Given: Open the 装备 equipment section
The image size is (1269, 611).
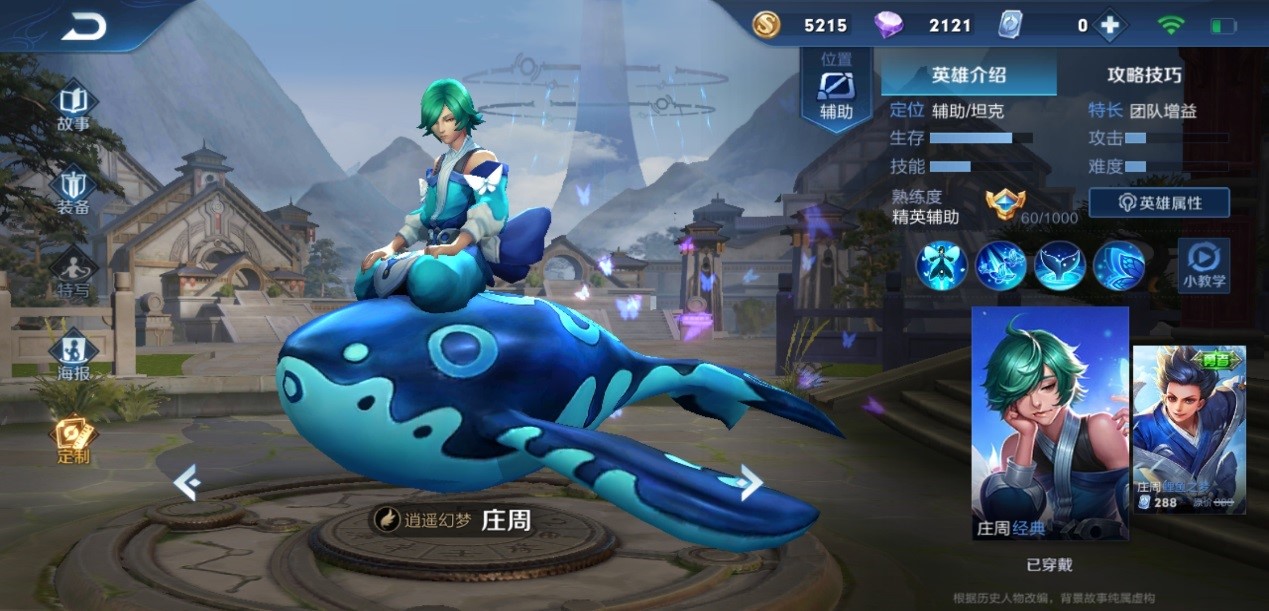Looking at the screenshot, I should tap(73, 190).
